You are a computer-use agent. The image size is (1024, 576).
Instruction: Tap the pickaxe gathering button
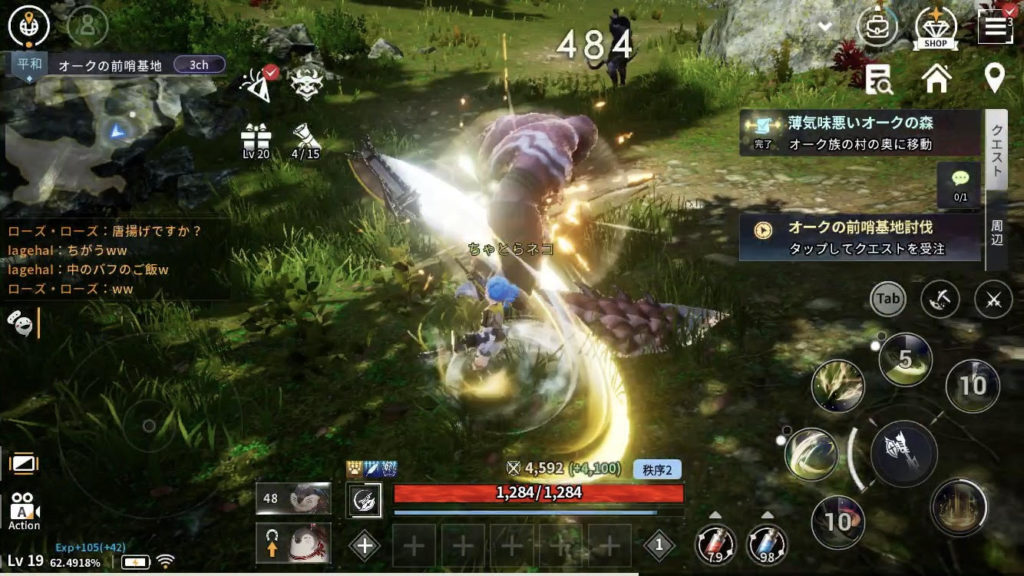940,298
